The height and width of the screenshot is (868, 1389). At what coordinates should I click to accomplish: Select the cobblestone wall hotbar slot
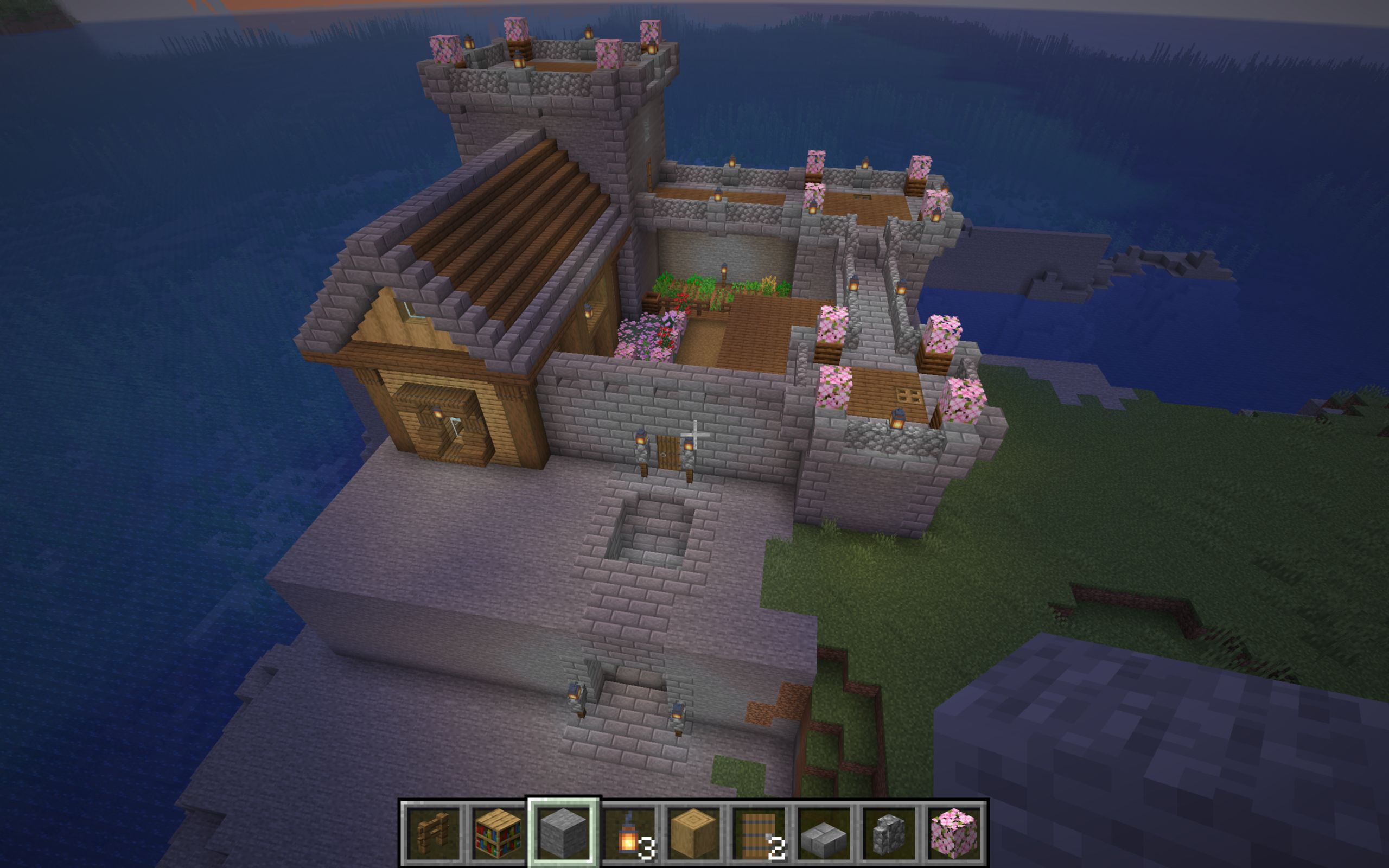click(x=889, y=832)
